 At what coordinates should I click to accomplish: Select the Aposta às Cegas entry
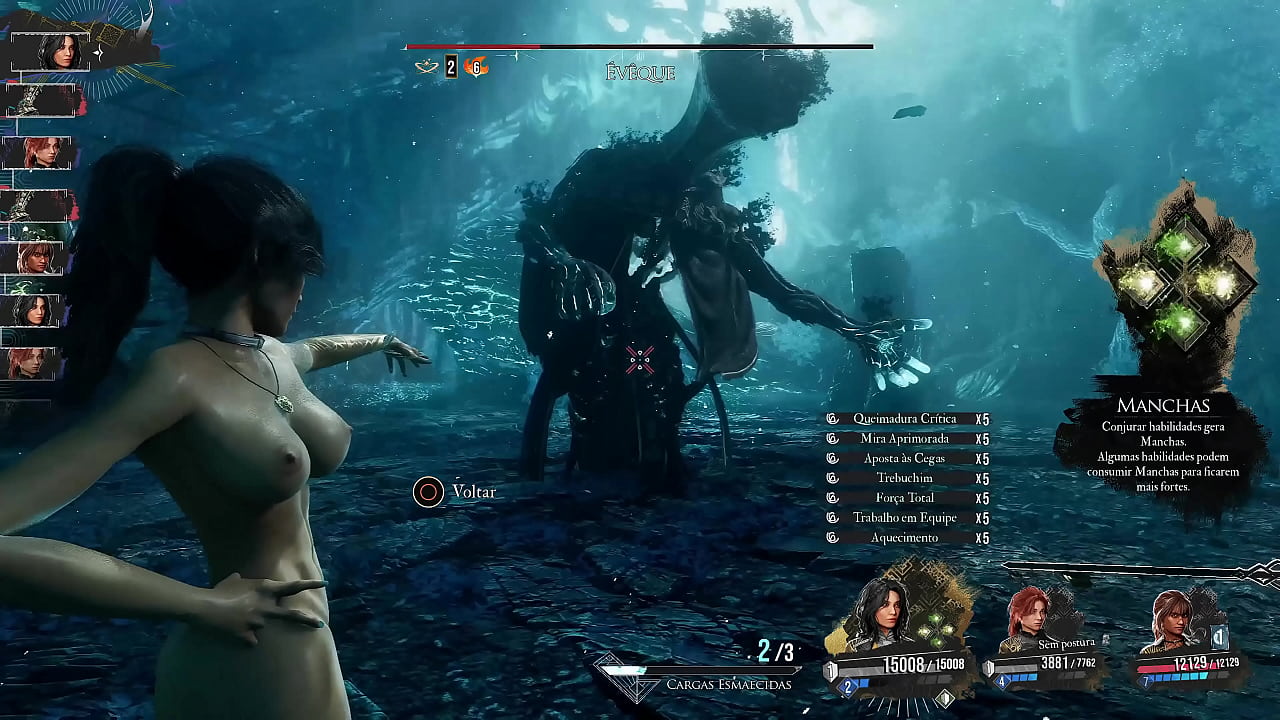(x=905, y=459)
